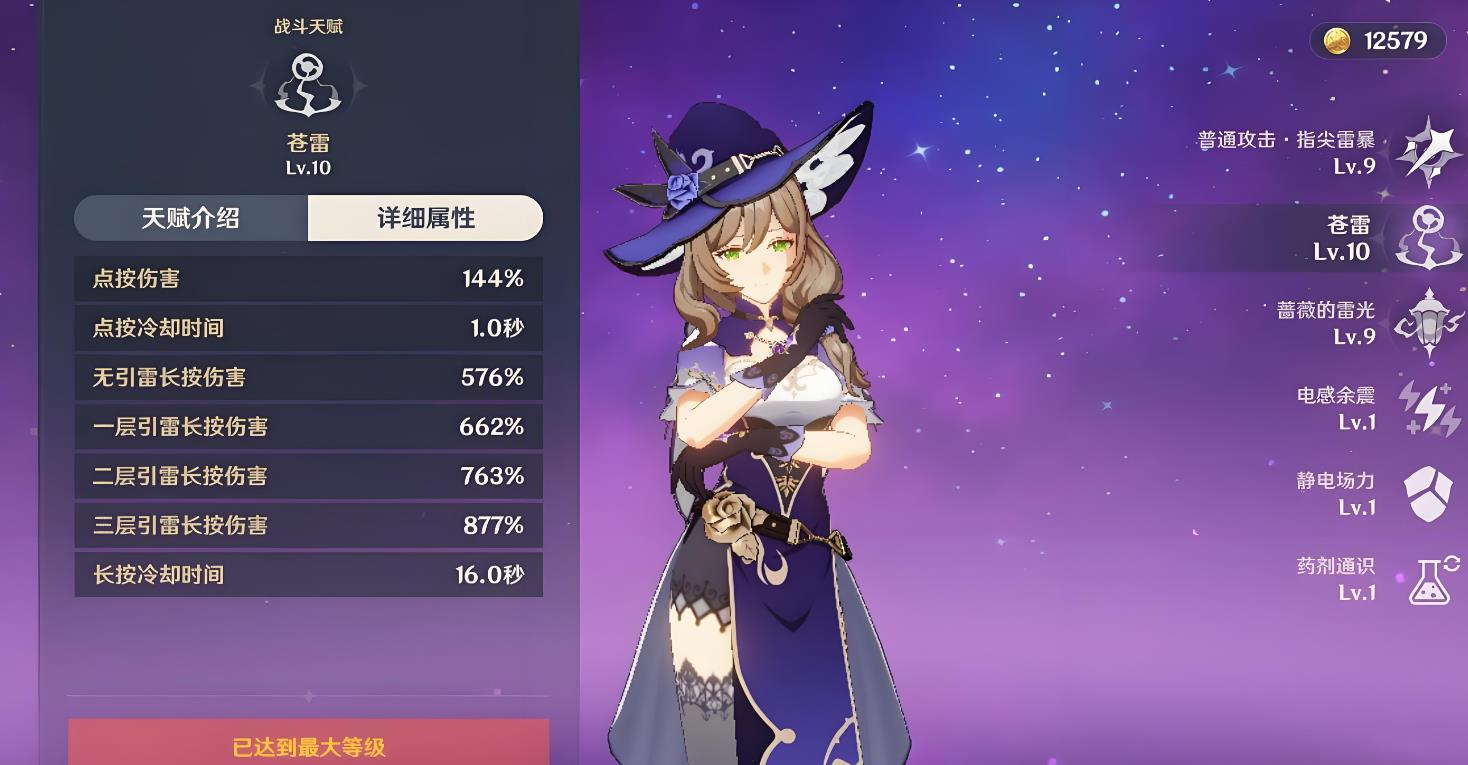Viewport: 1468px width, 765px height.
Task: Select the 详细属性 tab
Action: 425,218
